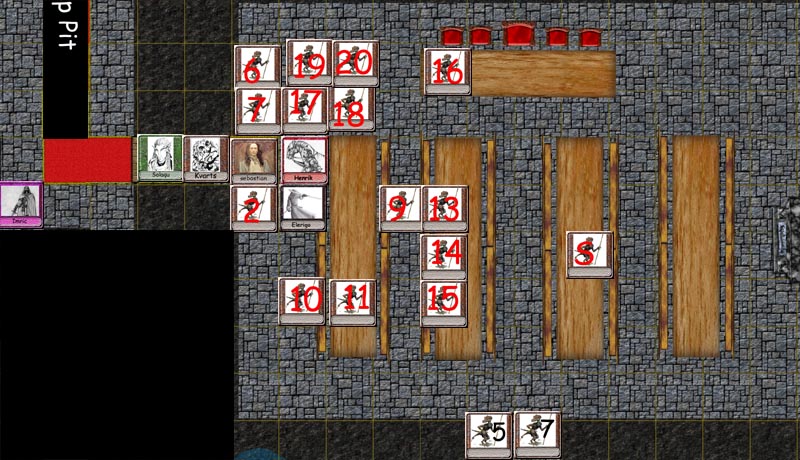This screenshot has height=460, width=800.
Task: Click the green-framed token beside Kvarts
Action: (x=160, y=158)
